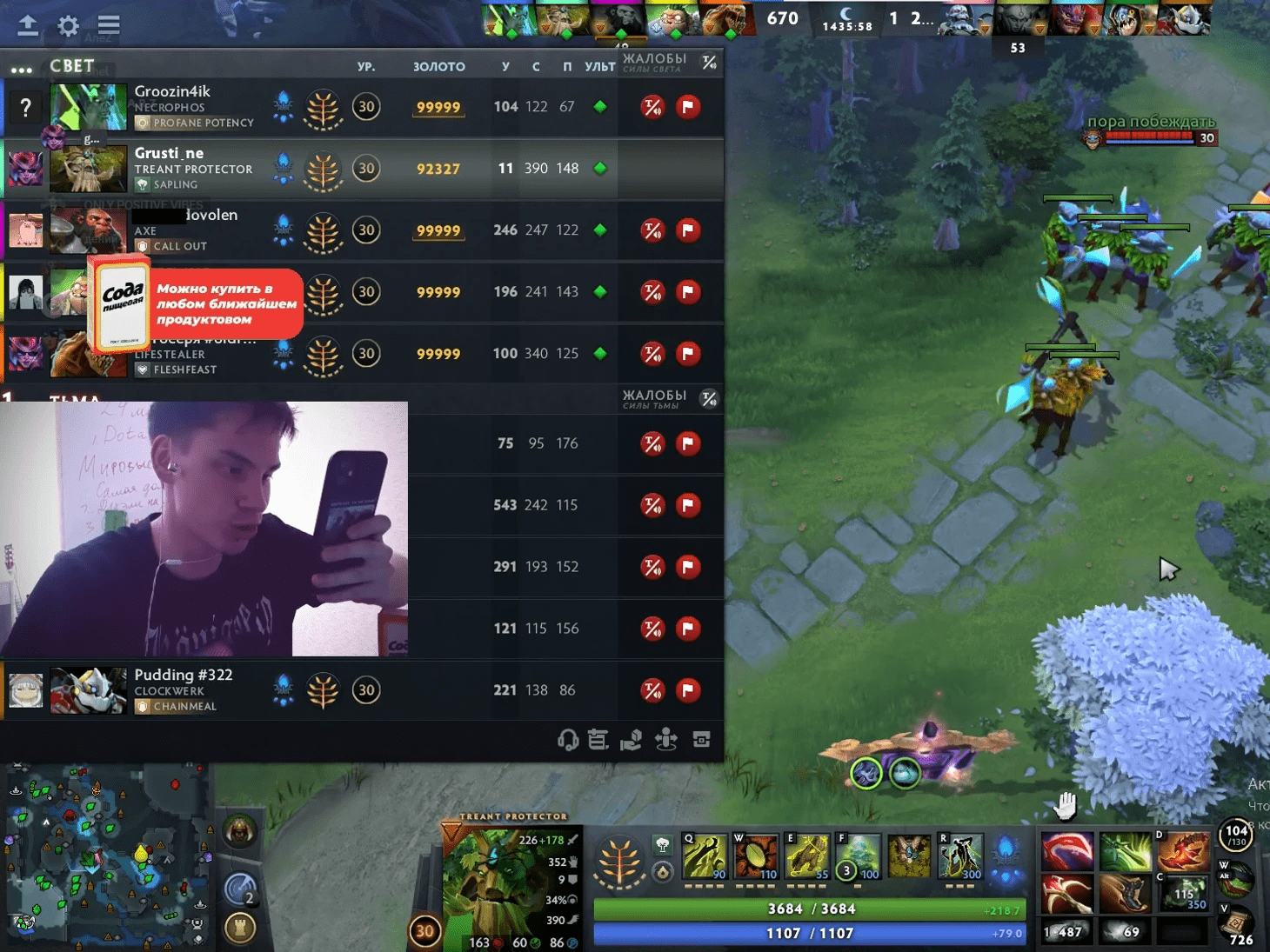The height and width of the screenshot is (952, 1270).
Task: Expand the hamburger menu at top-left
Action: [x=108, y=25]
